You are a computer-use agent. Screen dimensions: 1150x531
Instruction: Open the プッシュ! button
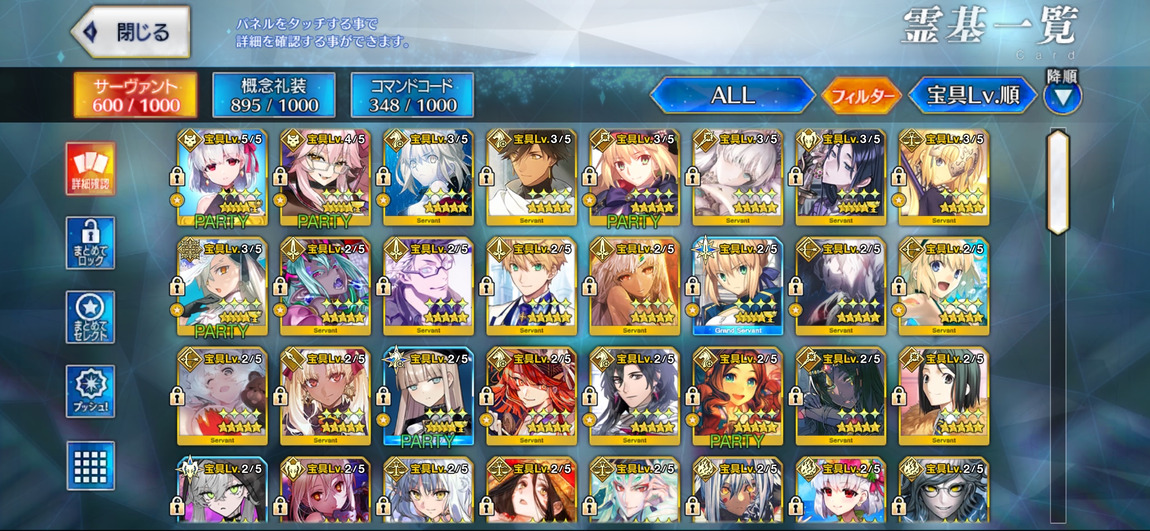coord(91,391)
